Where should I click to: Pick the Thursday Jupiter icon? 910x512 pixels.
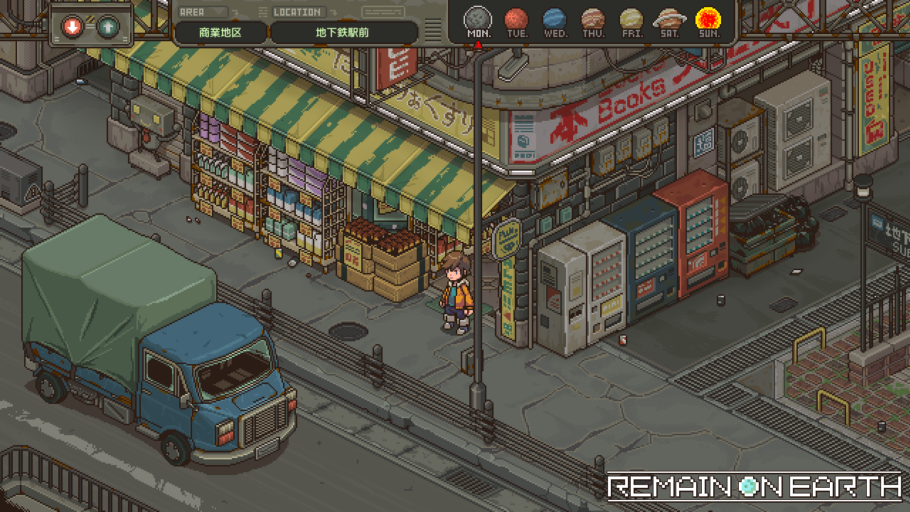coord(593,18)
